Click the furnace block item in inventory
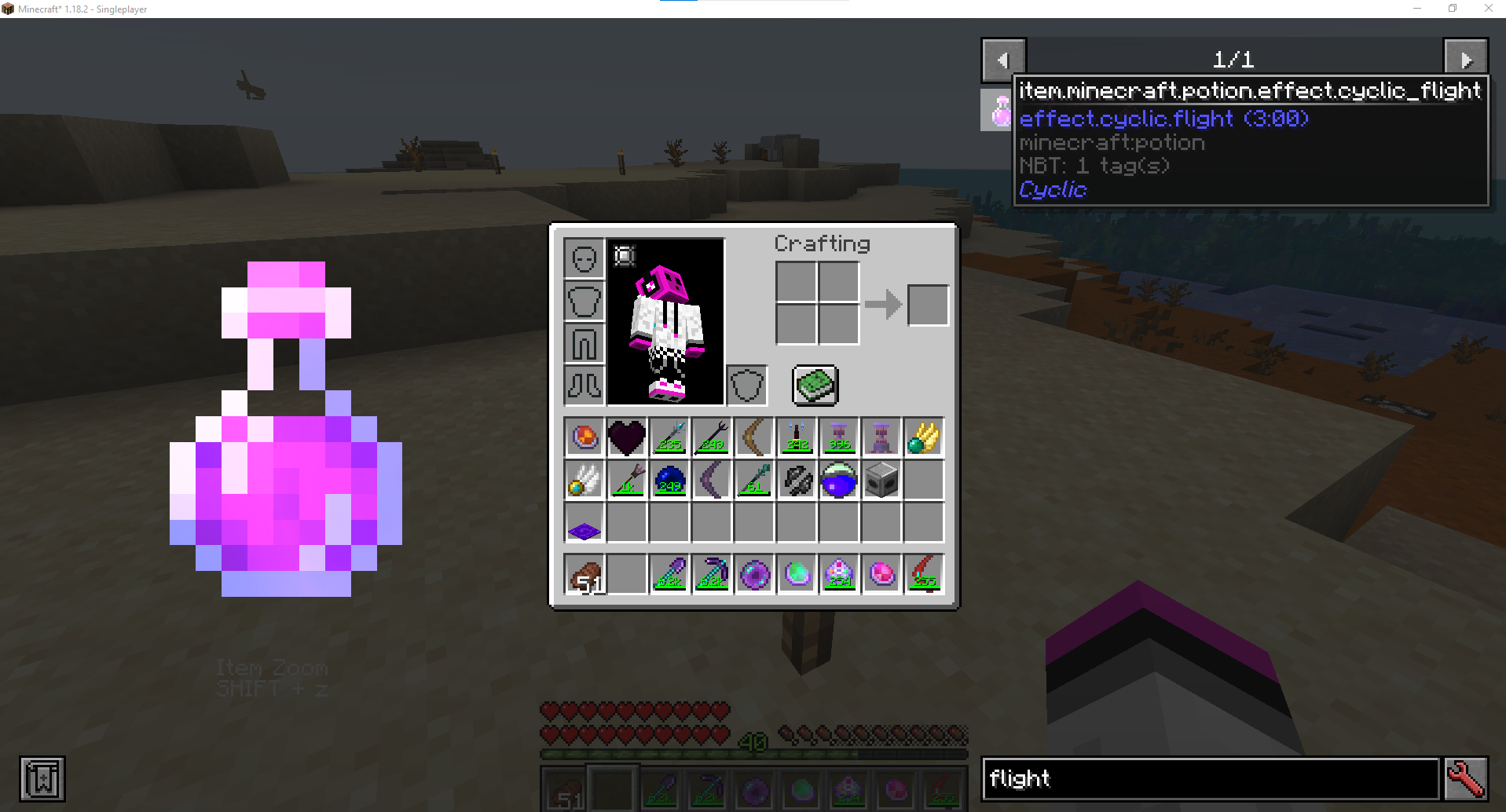The width and height of the screenshot is (1506, 812). (881, 480)
